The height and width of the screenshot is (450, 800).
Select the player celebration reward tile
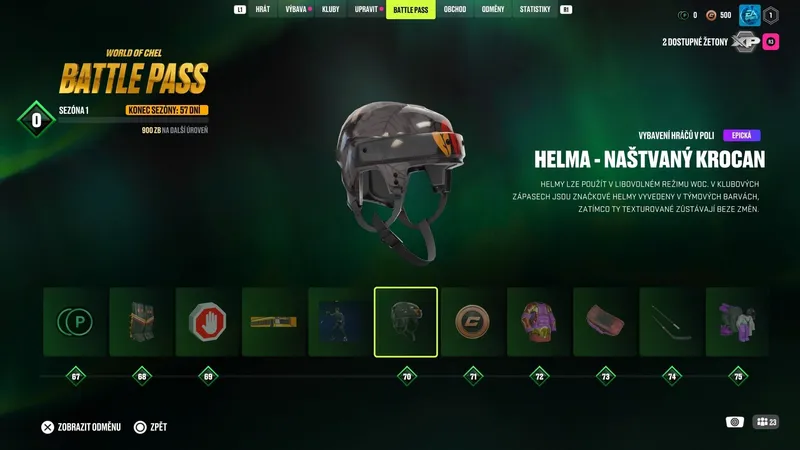340,322
